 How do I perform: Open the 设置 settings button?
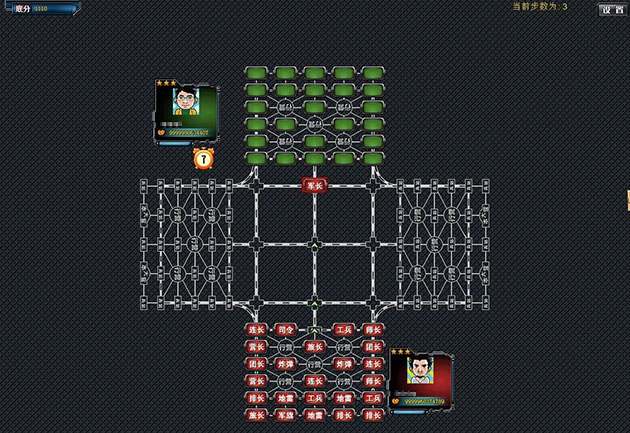612,9
